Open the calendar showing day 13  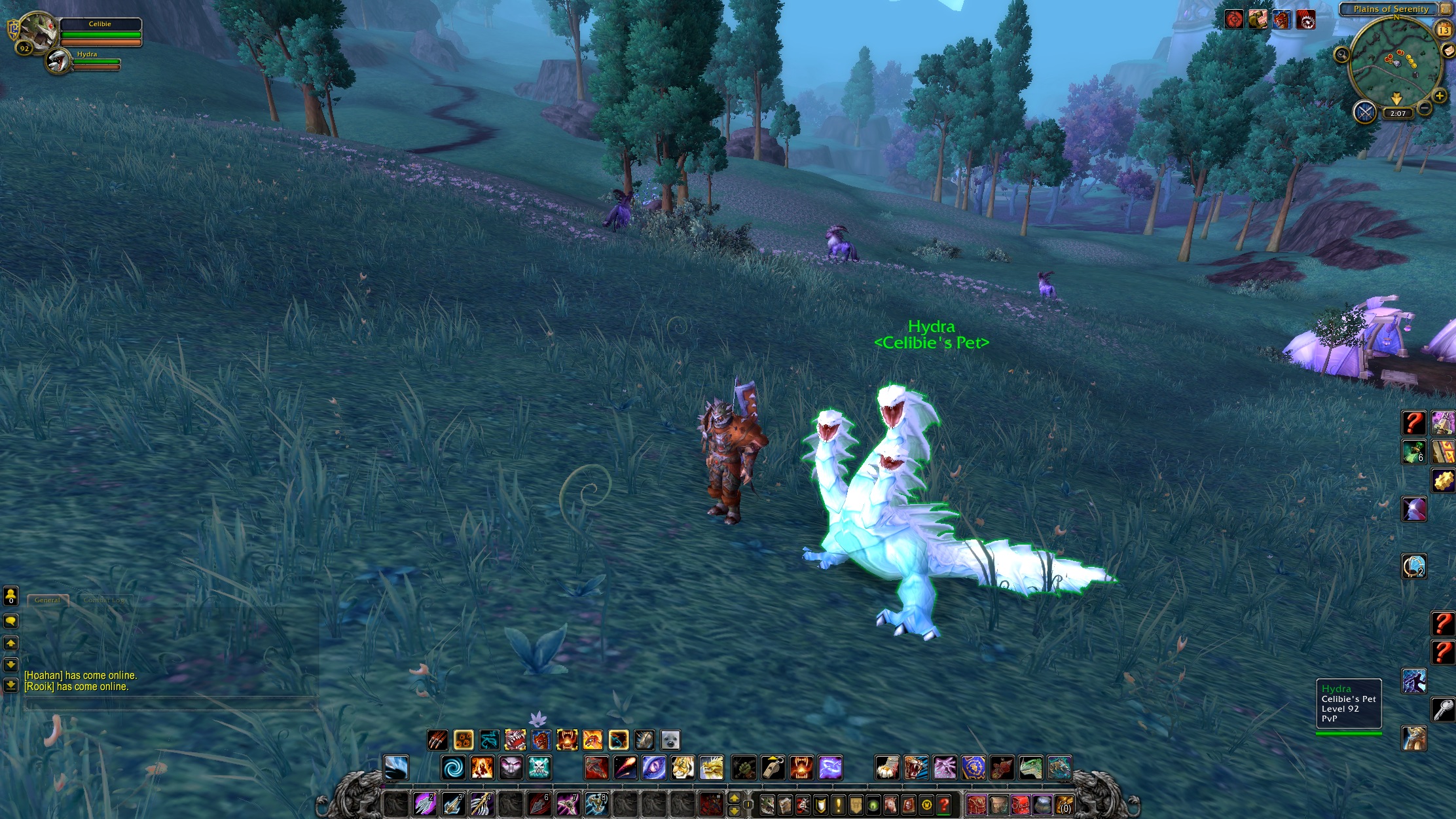coord(1444,31)
